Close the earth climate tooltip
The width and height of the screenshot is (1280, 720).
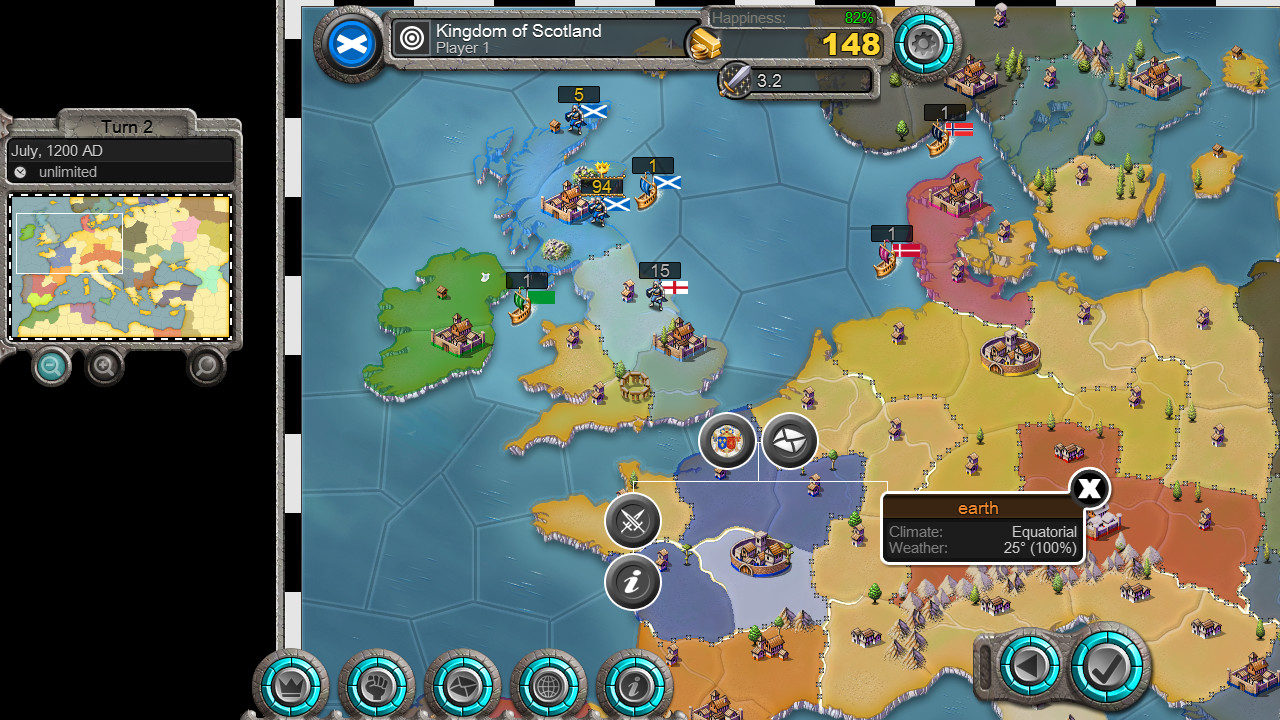(x=1089, y=489)
